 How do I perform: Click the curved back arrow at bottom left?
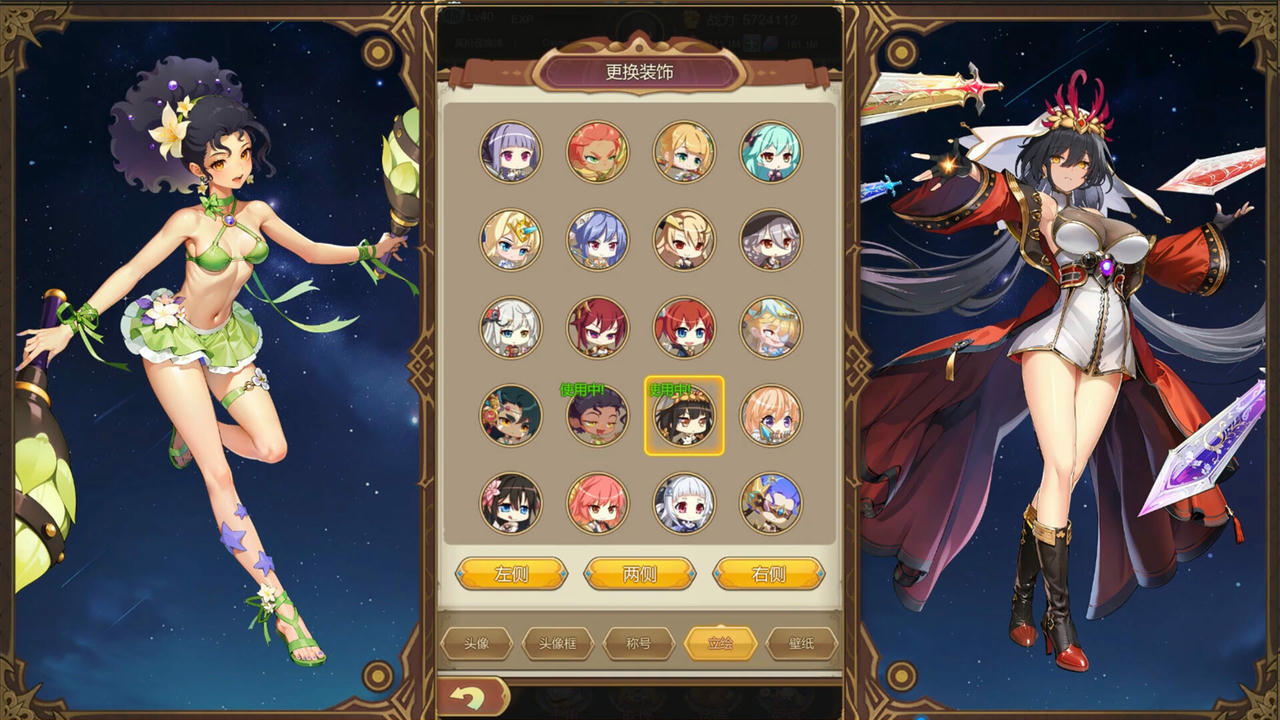click(x=470, y=700)
